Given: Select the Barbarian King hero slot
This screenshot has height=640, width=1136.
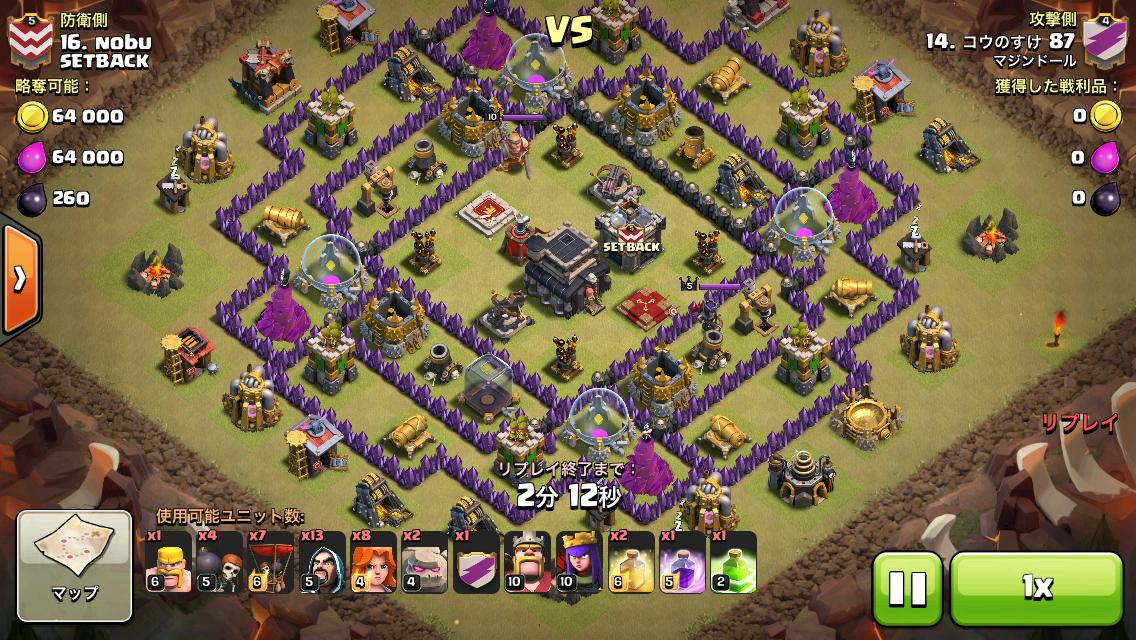Looking at the screenshot, I should [527, 561].
